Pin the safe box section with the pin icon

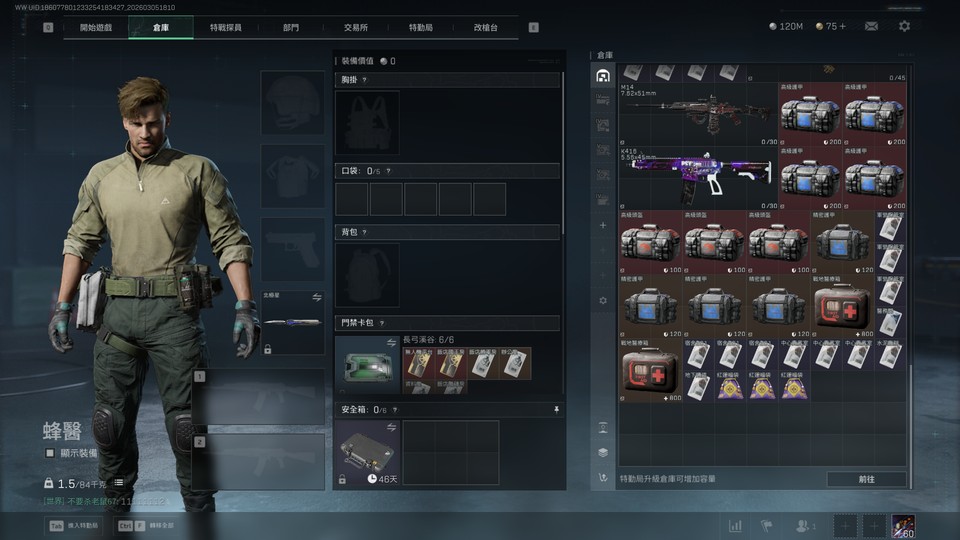pos(556,409)
